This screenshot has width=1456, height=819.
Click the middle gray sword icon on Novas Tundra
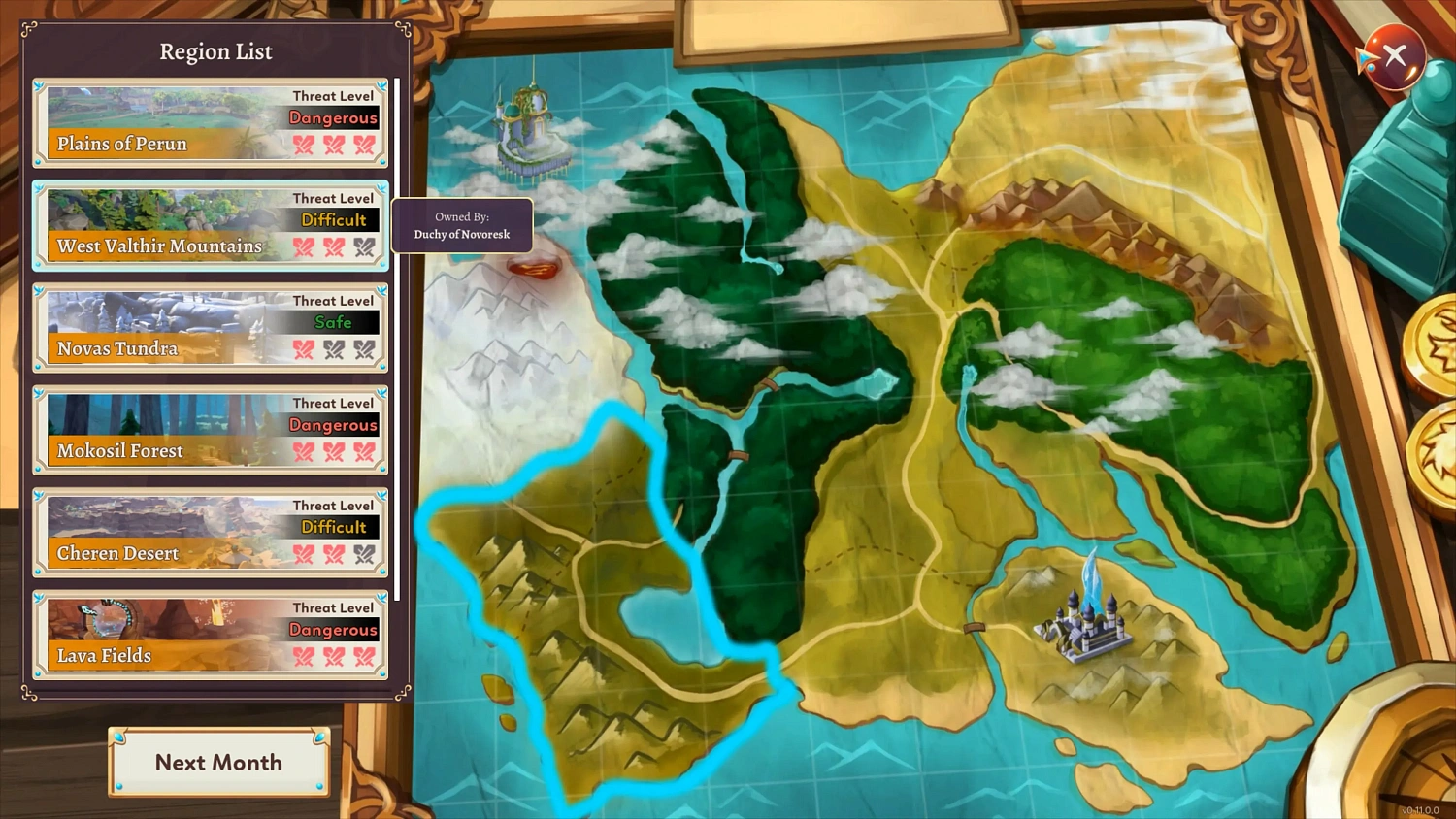point(334,350)
